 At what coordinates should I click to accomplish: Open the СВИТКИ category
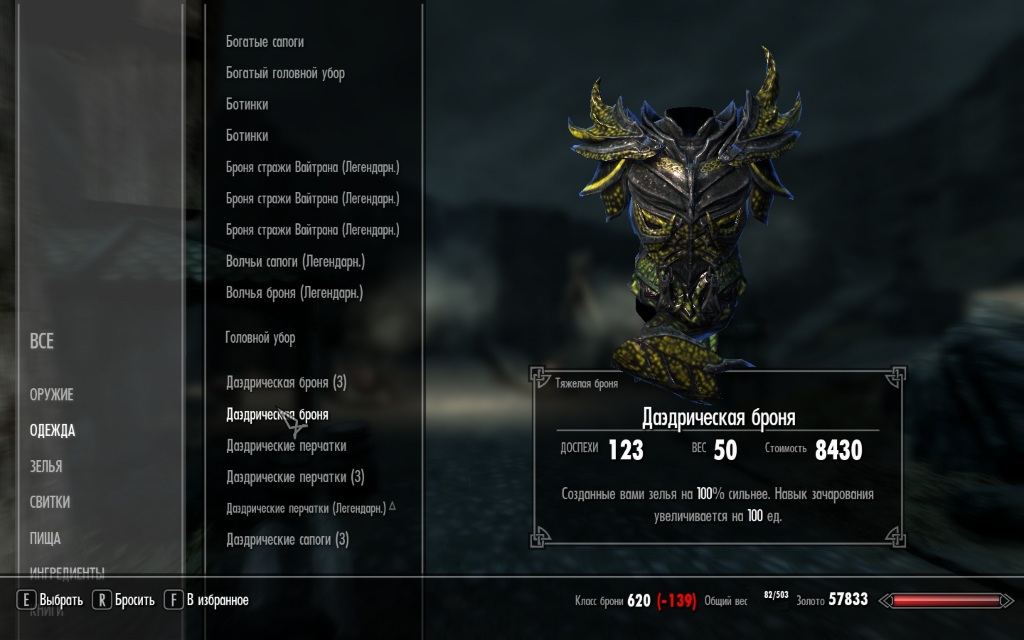(50, 502)
